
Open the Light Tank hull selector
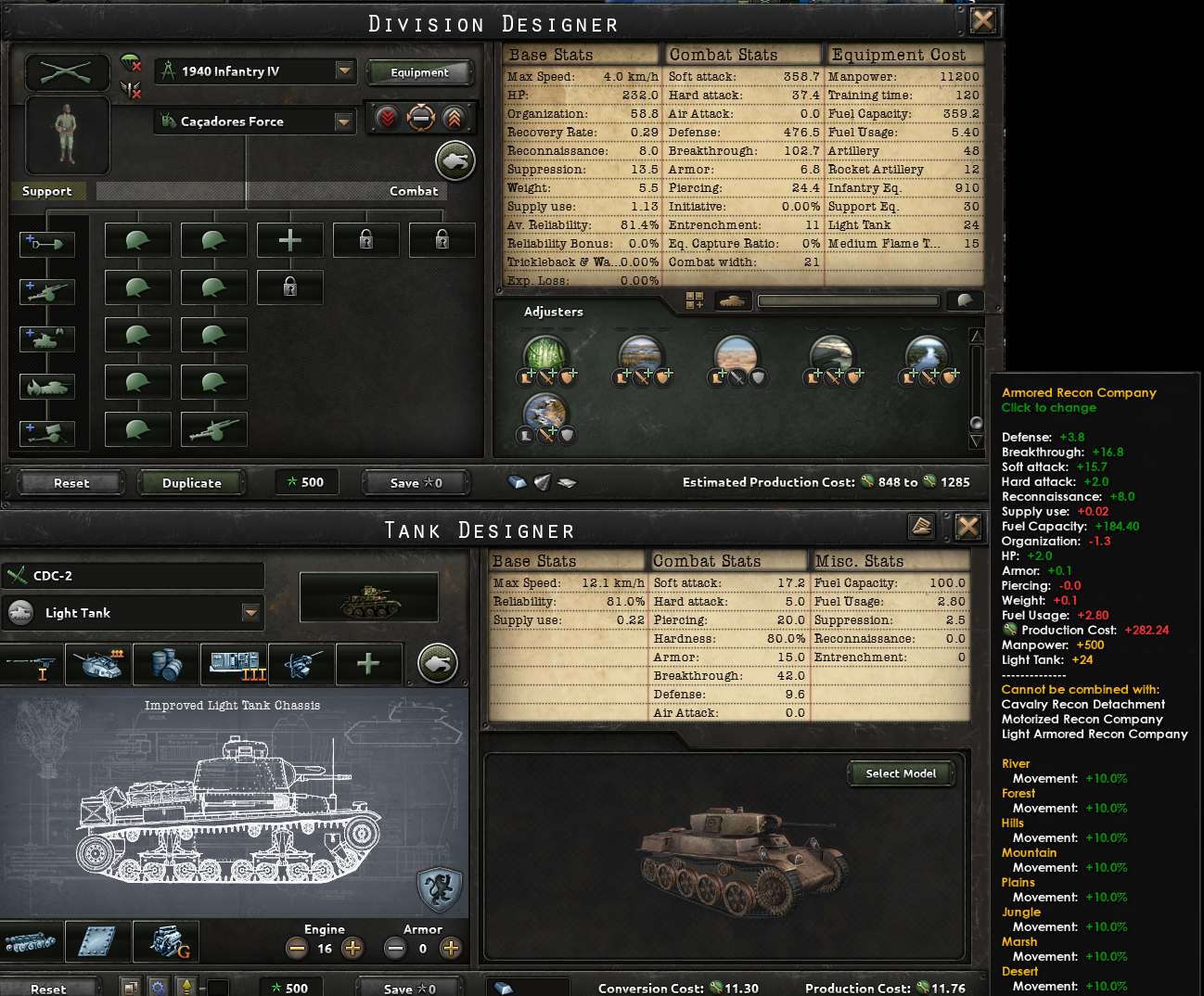click(133, 613)
